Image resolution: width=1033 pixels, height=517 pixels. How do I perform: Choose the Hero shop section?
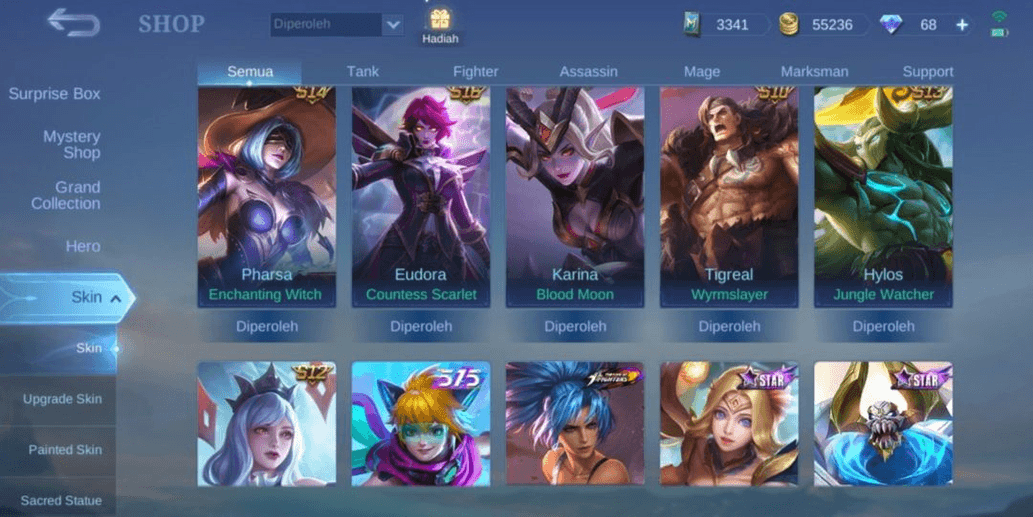click(83, 246)
